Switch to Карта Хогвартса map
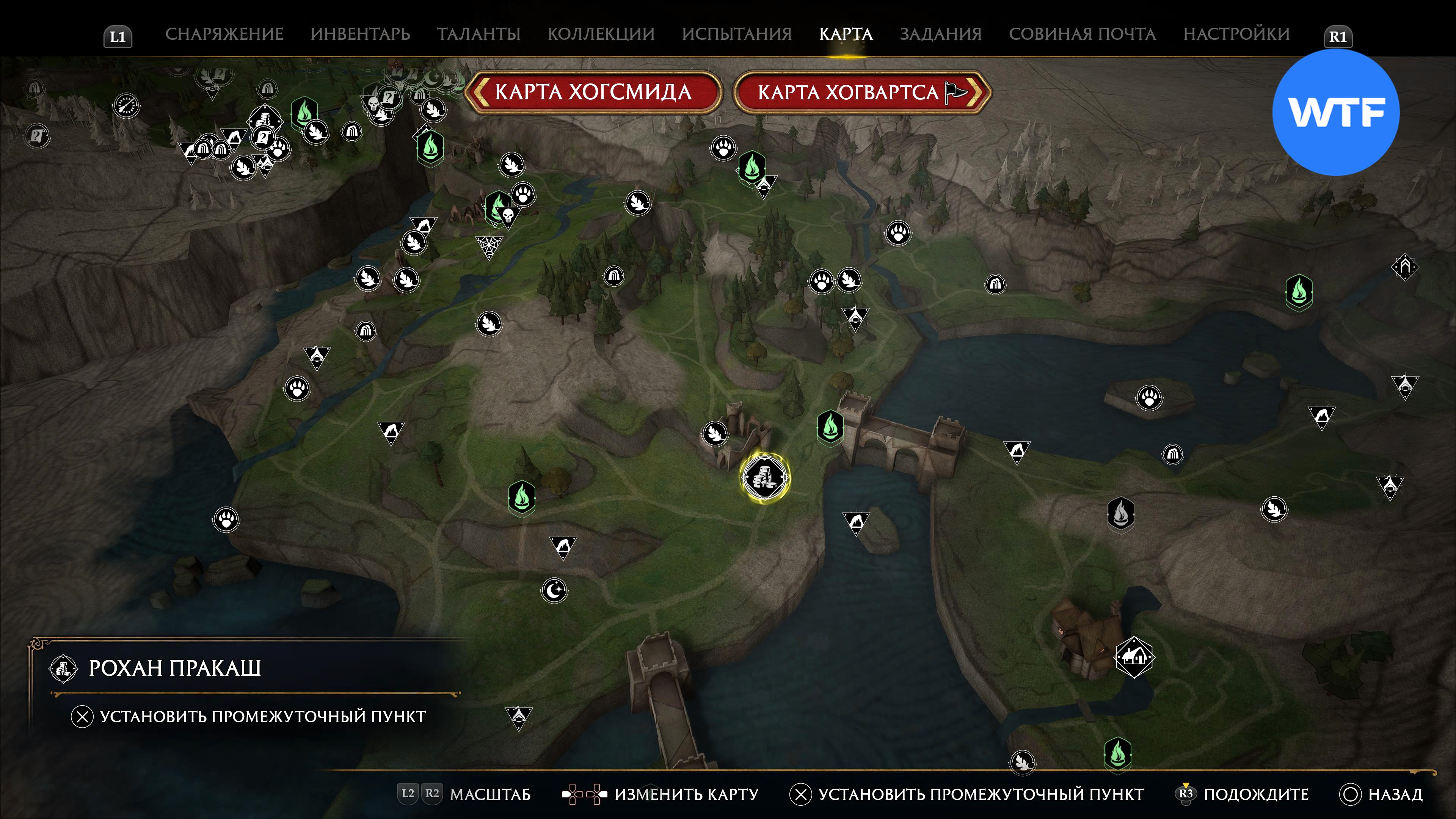 pos(861,92)
